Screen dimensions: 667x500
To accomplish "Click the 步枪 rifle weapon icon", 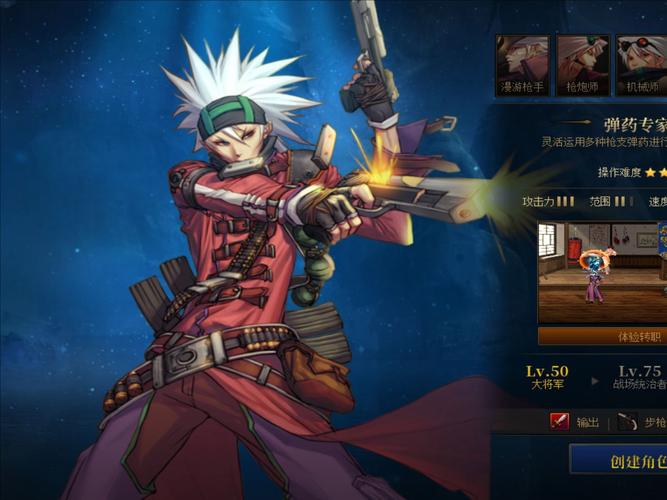I will tap(628, 422).
